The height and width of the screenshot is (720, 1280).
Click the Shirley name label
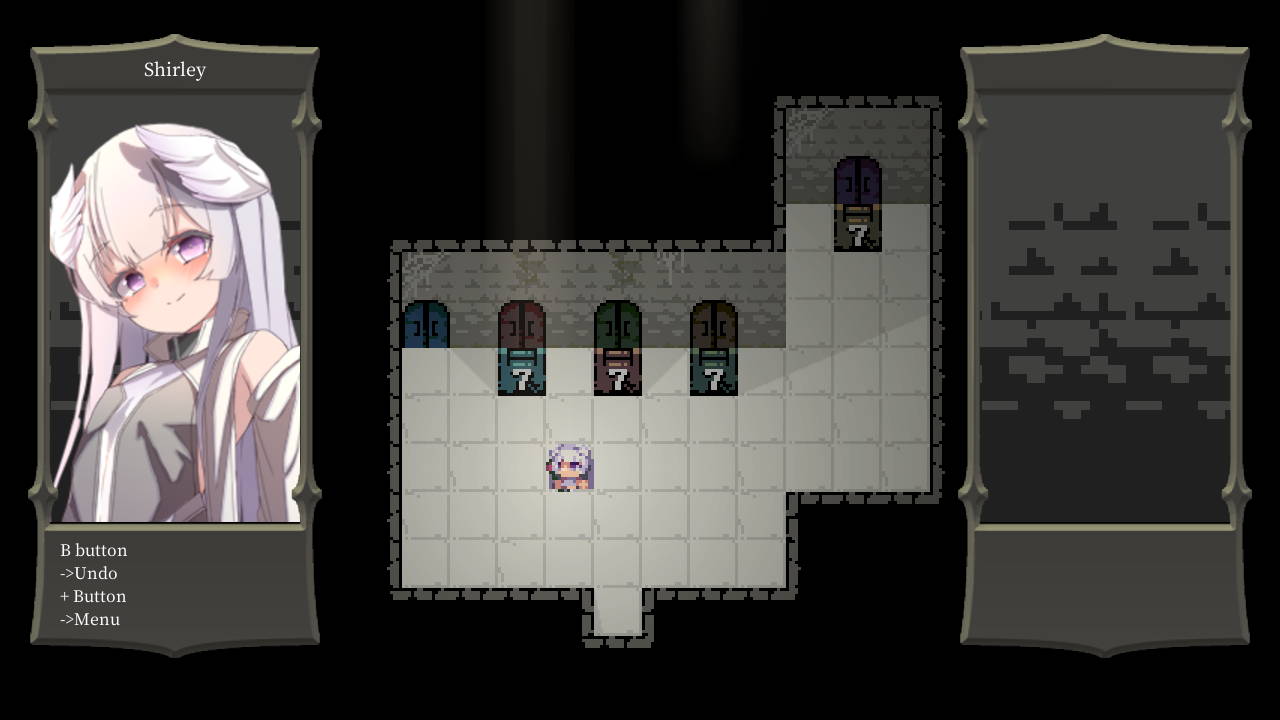coord(174,69)
